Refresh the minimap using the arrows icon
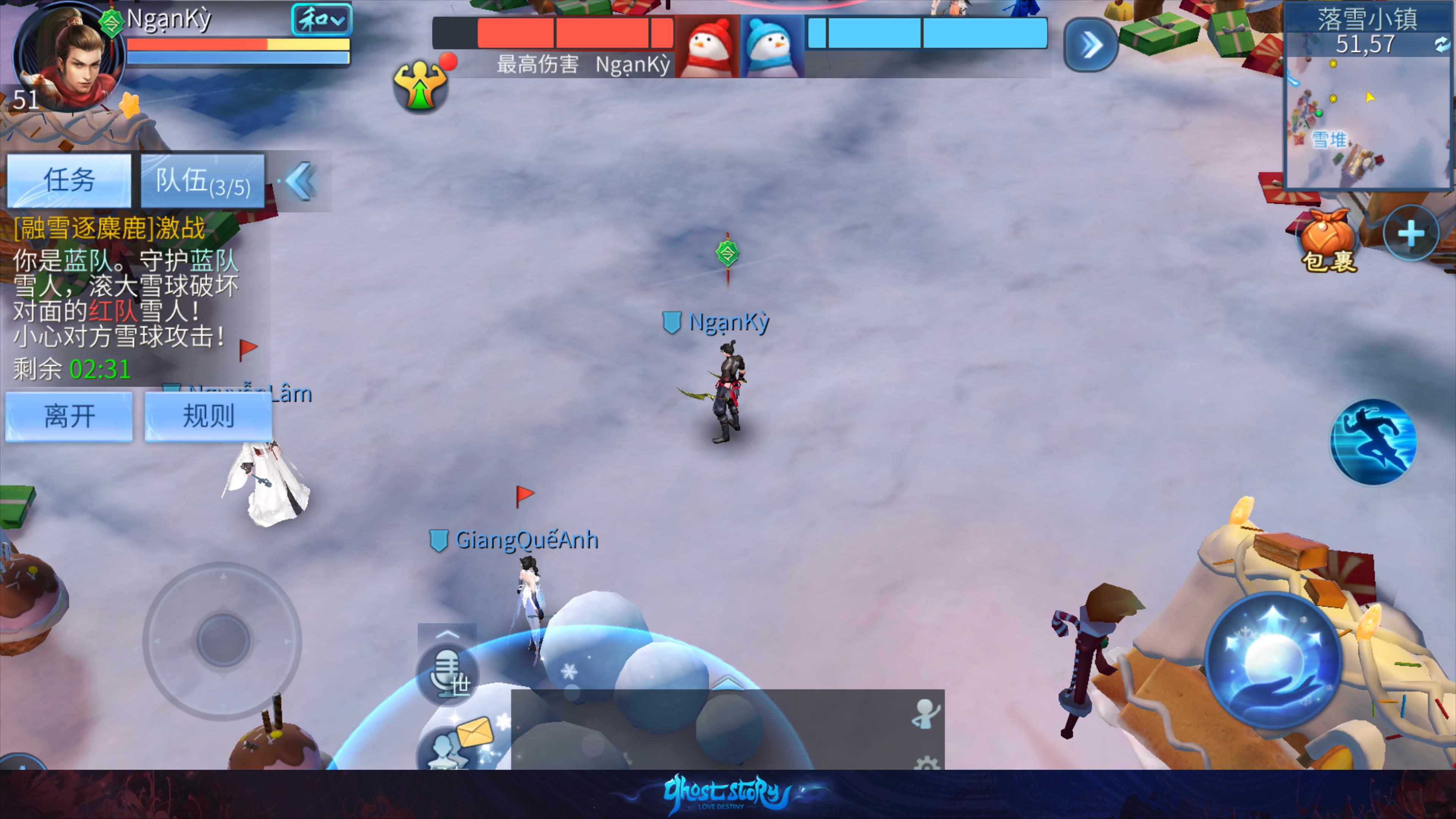The image size is (1456, 819). (x=1441, y=44)
